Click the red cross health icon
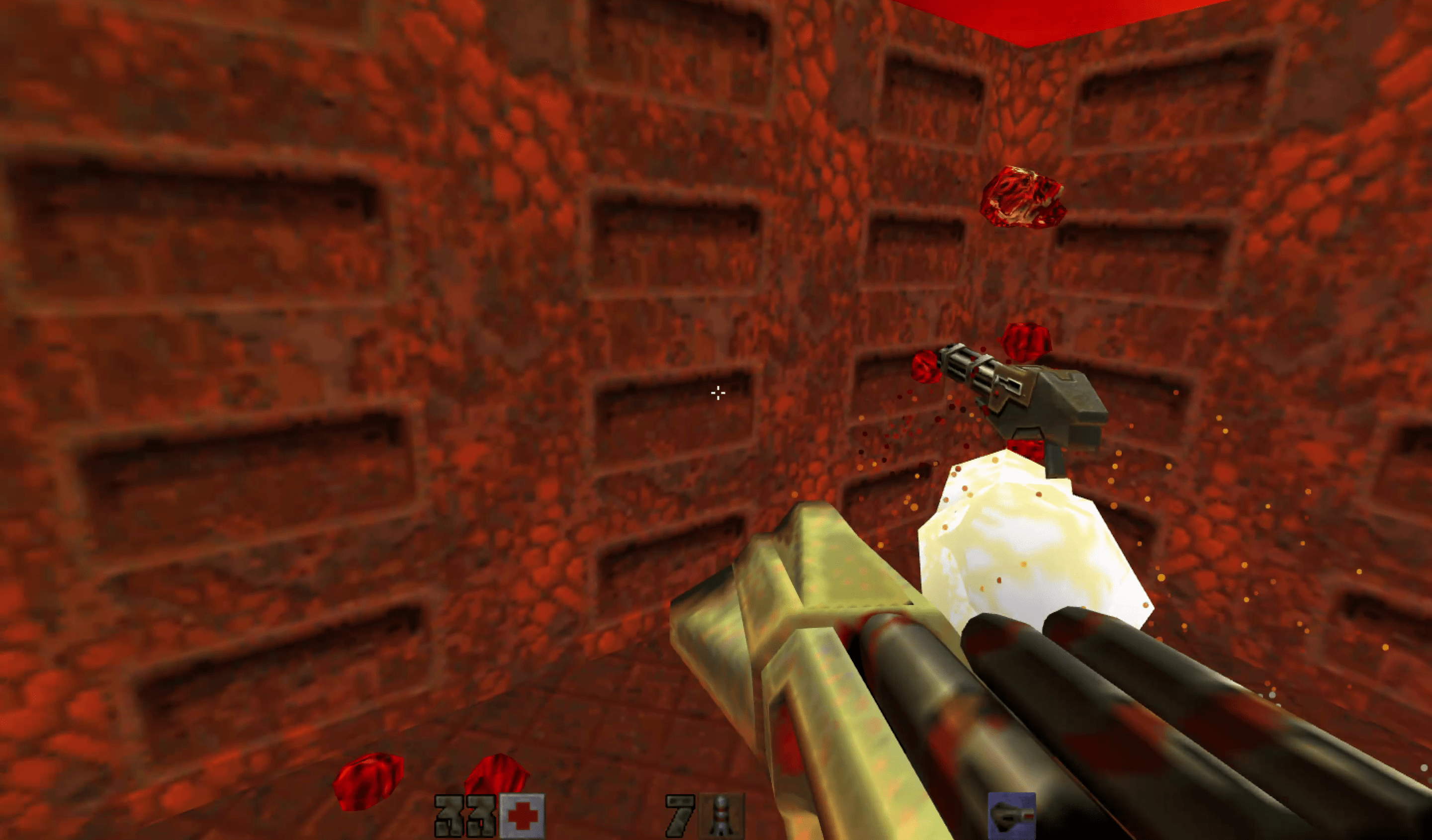This screenshot has width=1432, height=840. pos(522,817)
